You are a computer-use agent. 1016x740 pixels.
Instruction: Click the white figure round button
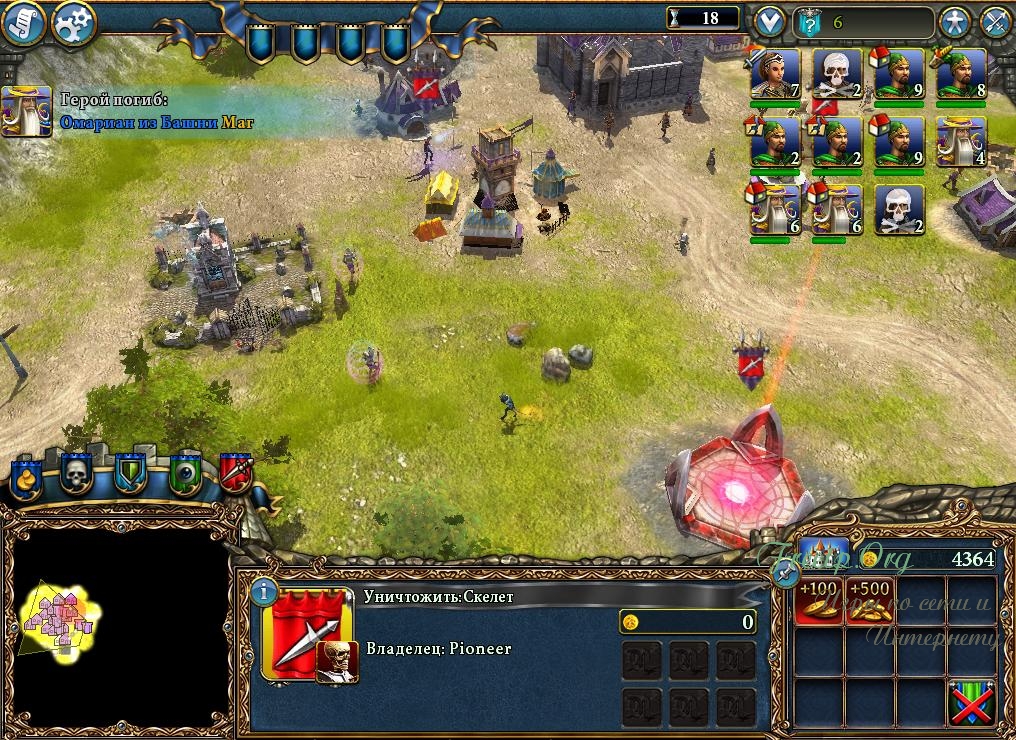click(956, 21)
